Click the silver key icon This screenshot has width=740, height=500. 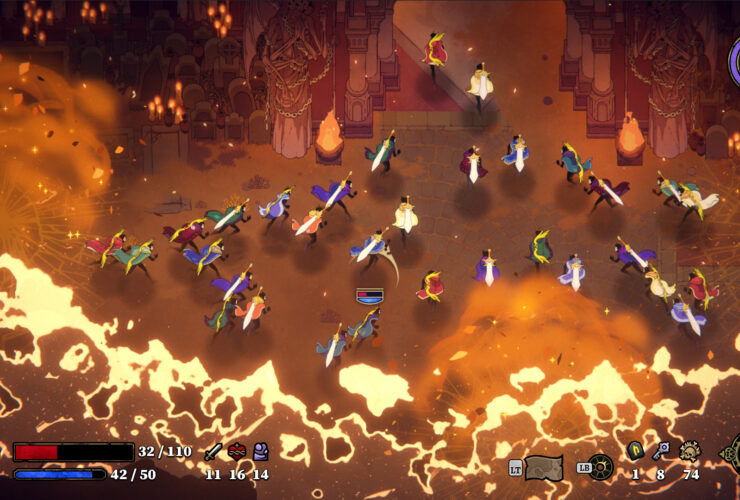pos(661,451)
